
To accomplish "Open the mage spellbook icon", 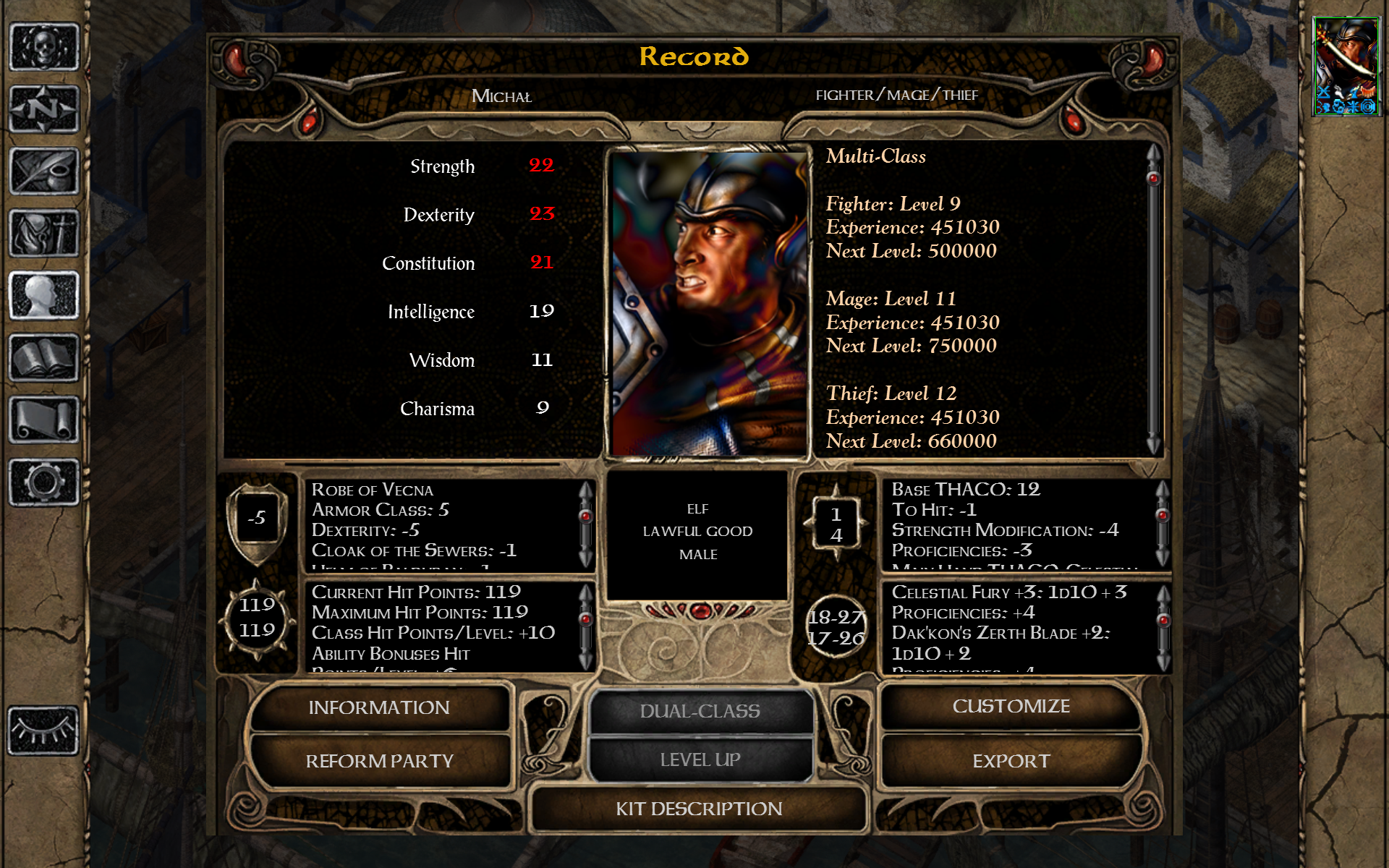I will point(44,358).
